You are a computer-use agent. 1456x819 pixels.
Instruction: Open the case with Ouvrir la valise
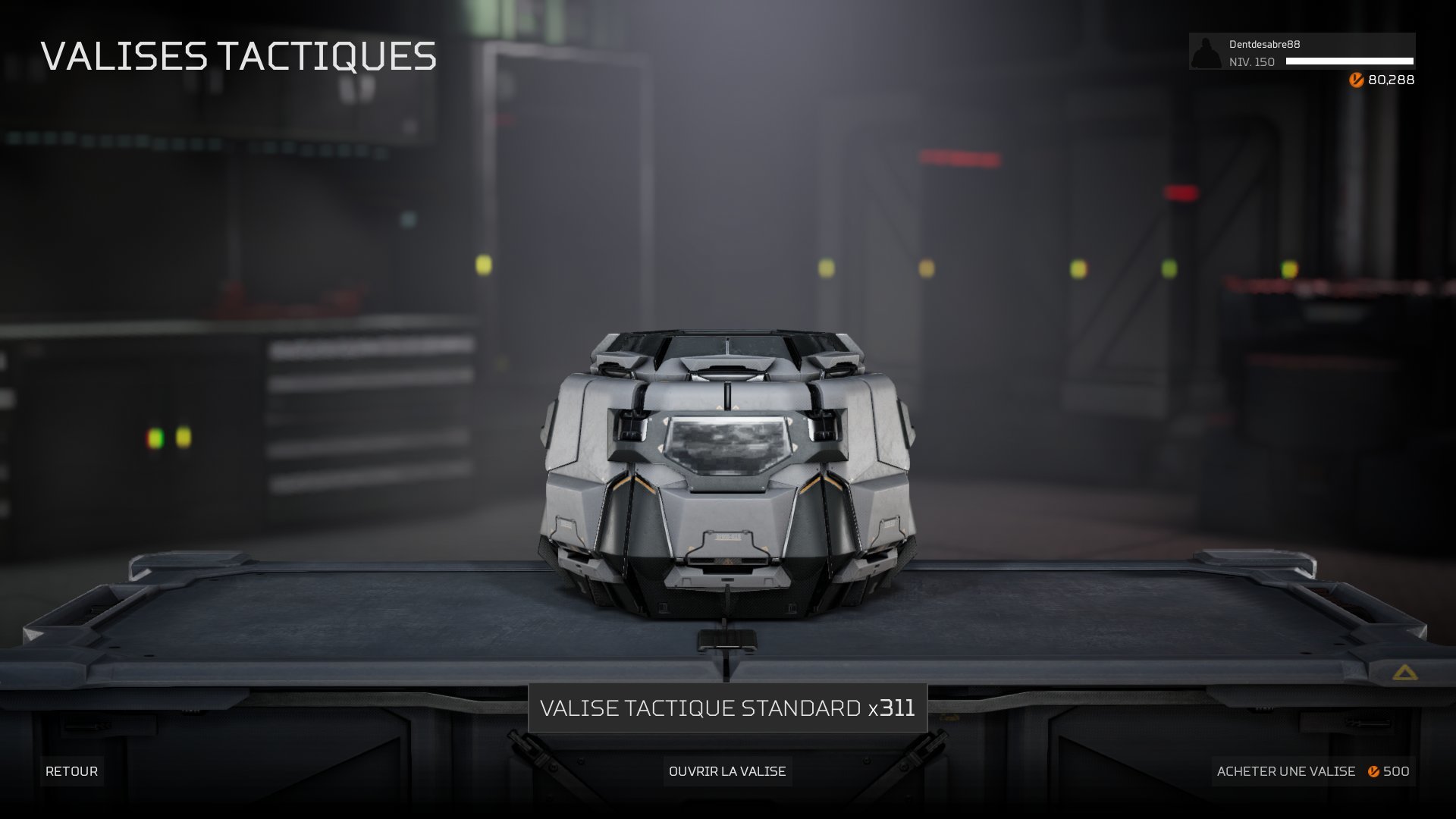click(x=727, y=771)
